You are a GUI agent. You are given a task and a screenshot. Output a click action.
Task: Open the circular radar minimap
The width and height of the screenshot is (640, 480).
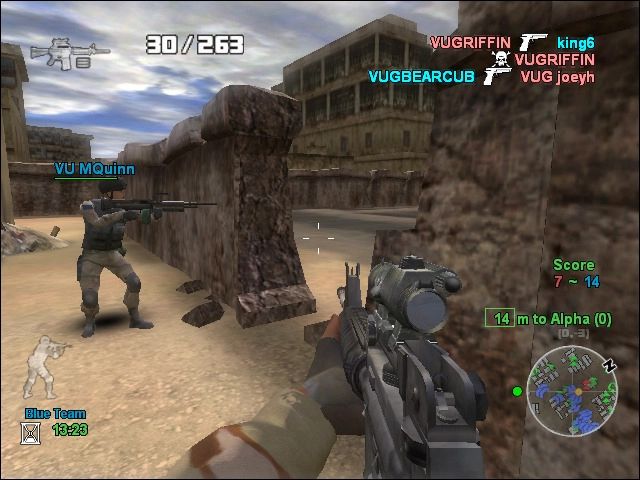(572, 391)
